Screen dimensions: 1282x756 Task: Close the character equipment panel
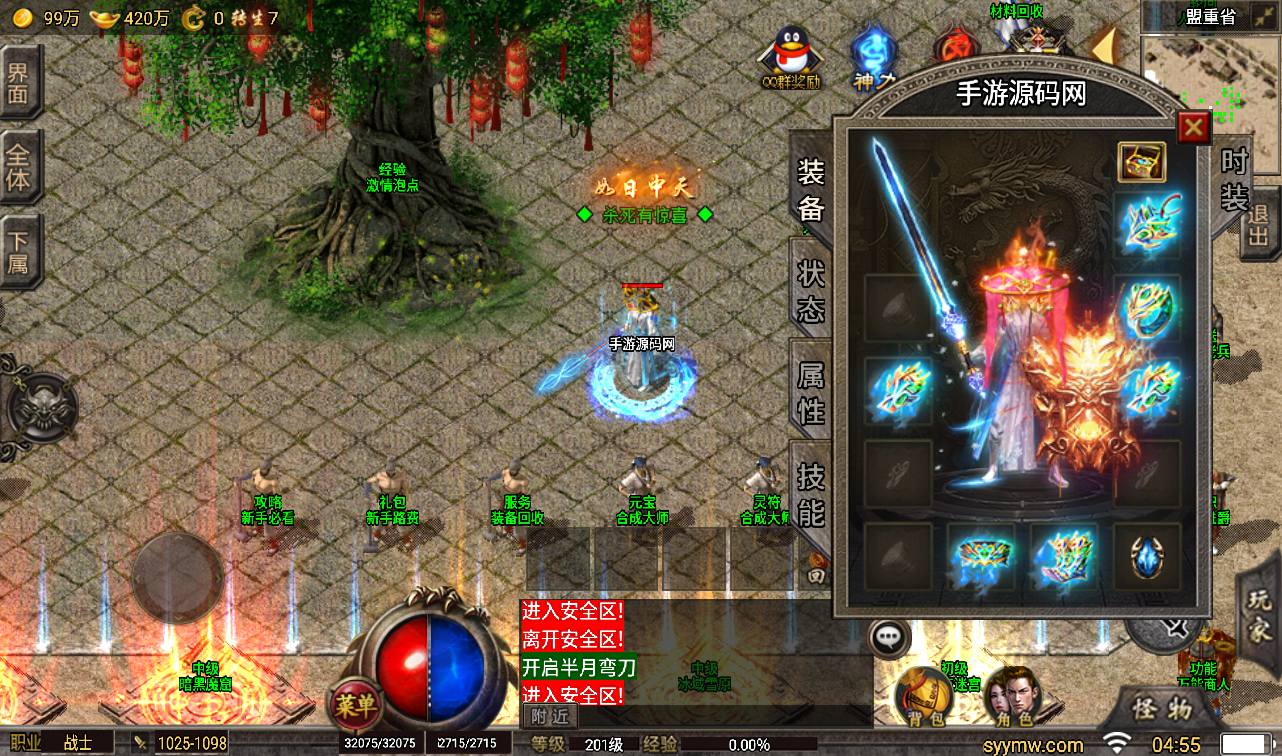pos(1192,128)
